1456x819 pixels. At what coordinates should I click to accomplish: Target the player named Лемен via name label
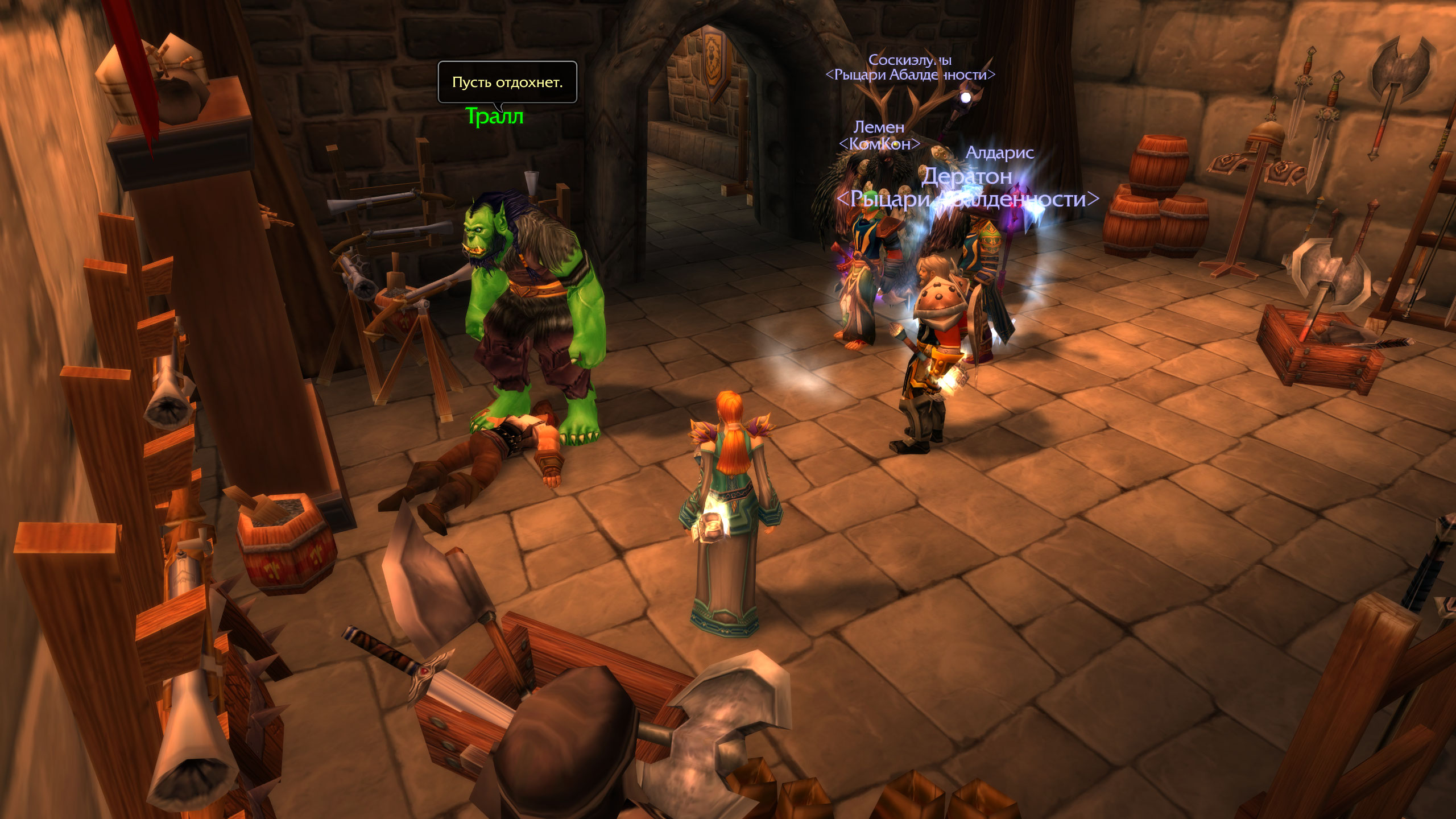[879, 127]
